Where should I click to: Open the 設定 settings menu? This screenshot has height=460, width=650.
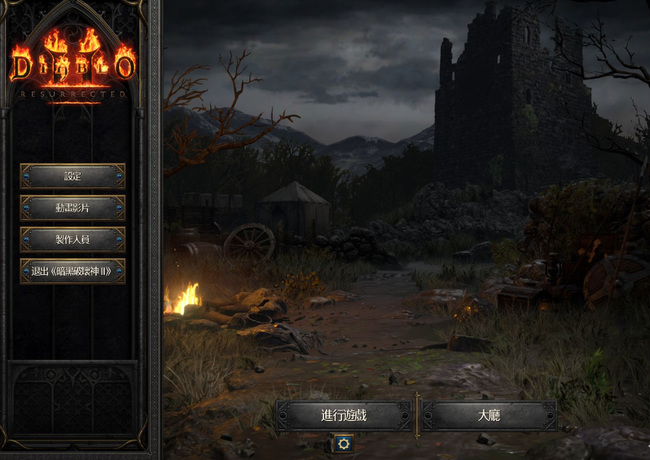pyautogui.click(x=72, y=176)
